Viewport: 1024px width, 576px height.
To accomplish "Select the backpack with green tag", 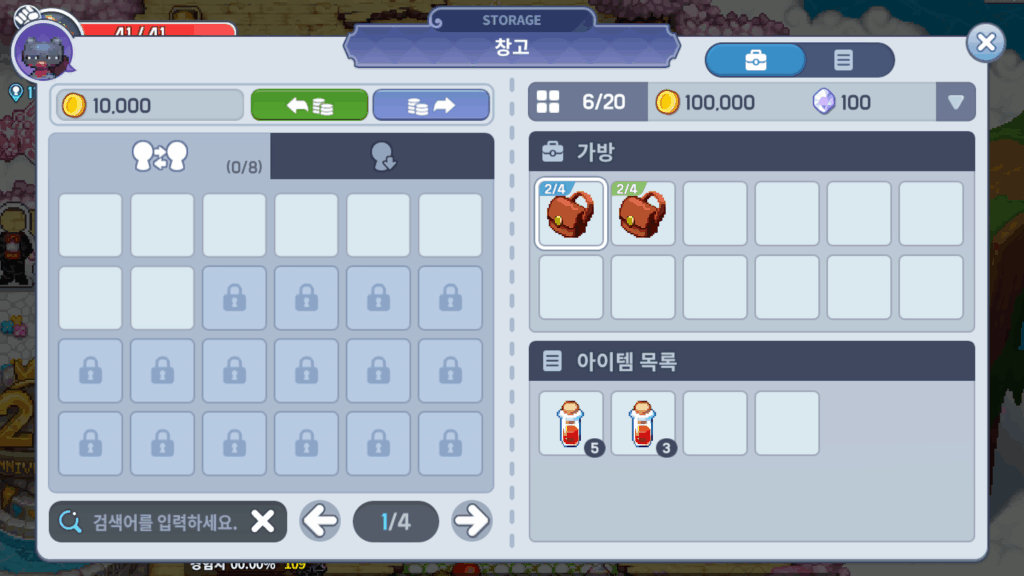I will pyautogui.click(x=643, y=214).
